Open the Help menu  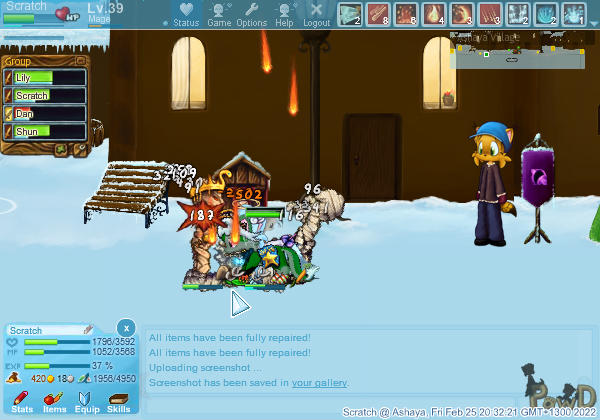284,15
